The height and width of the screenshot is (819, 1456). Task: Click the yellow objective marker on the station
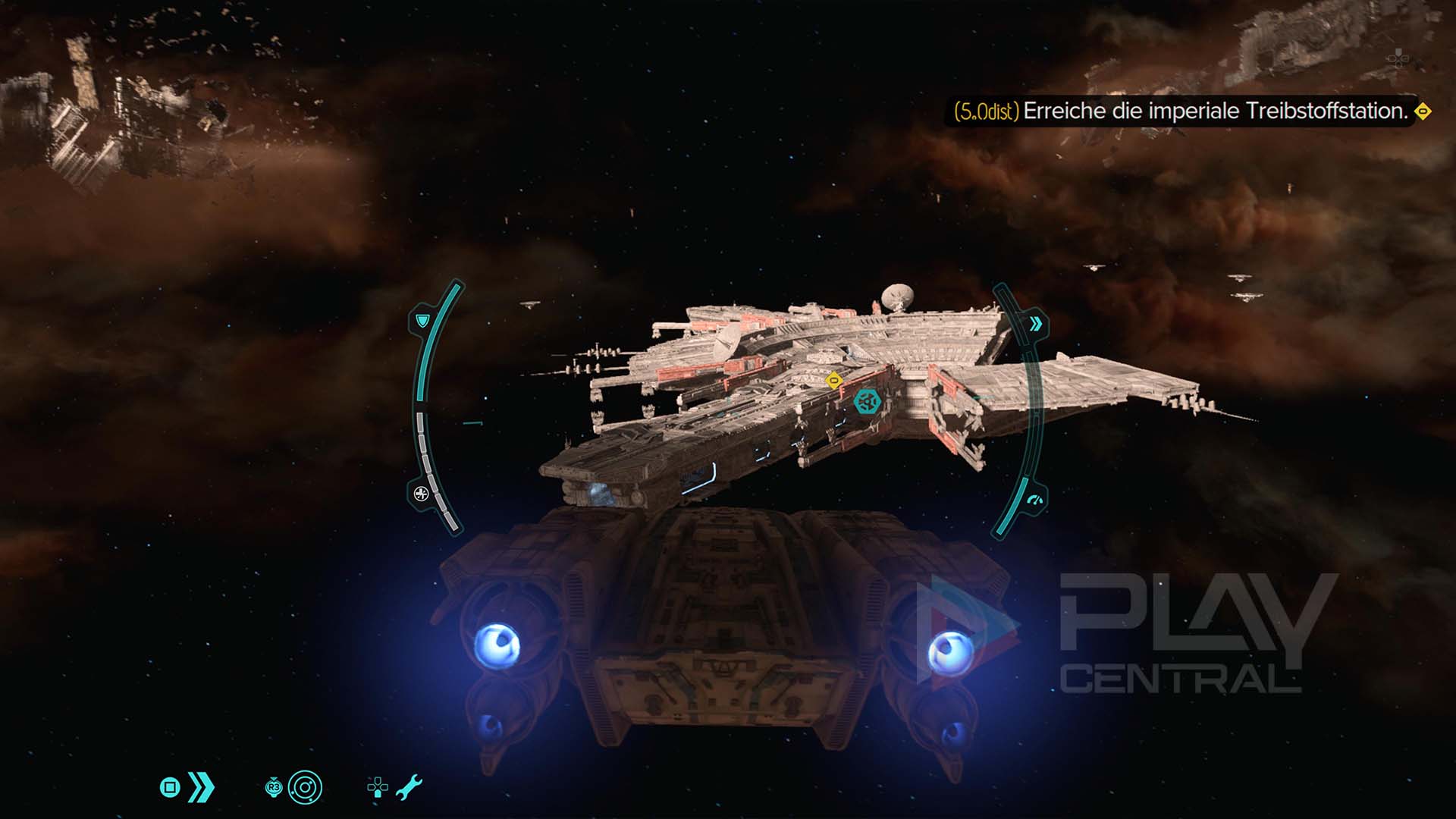tap(834, 380)
